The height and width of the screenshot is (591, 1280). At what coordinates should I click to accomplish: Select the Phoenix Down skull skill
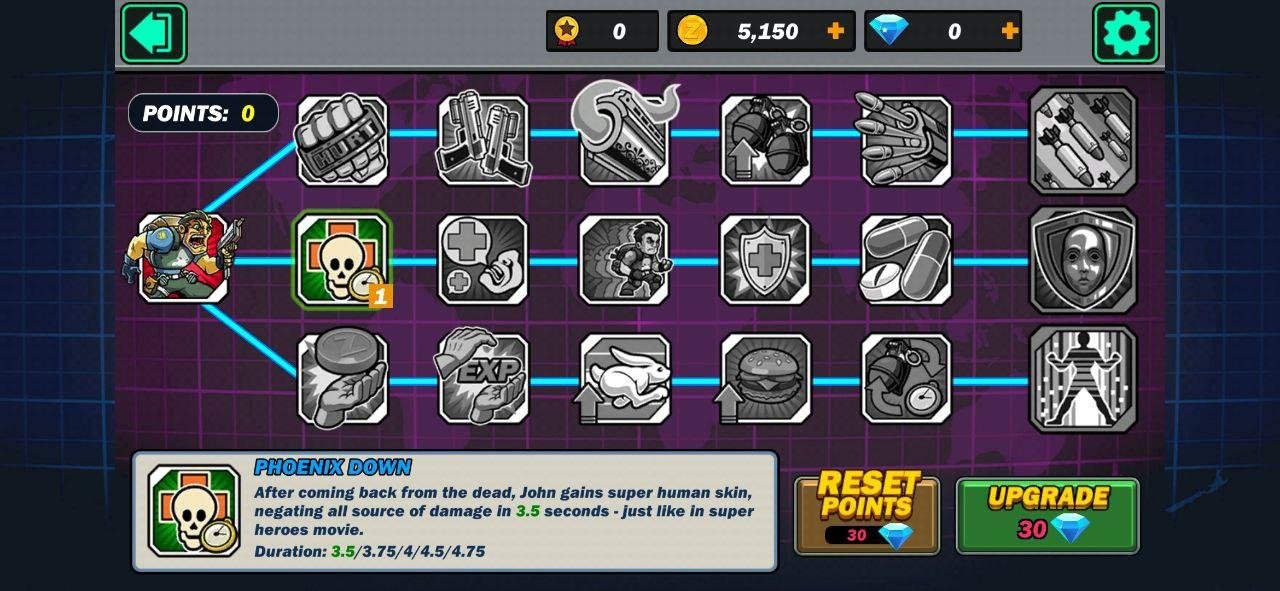[342, 260]
